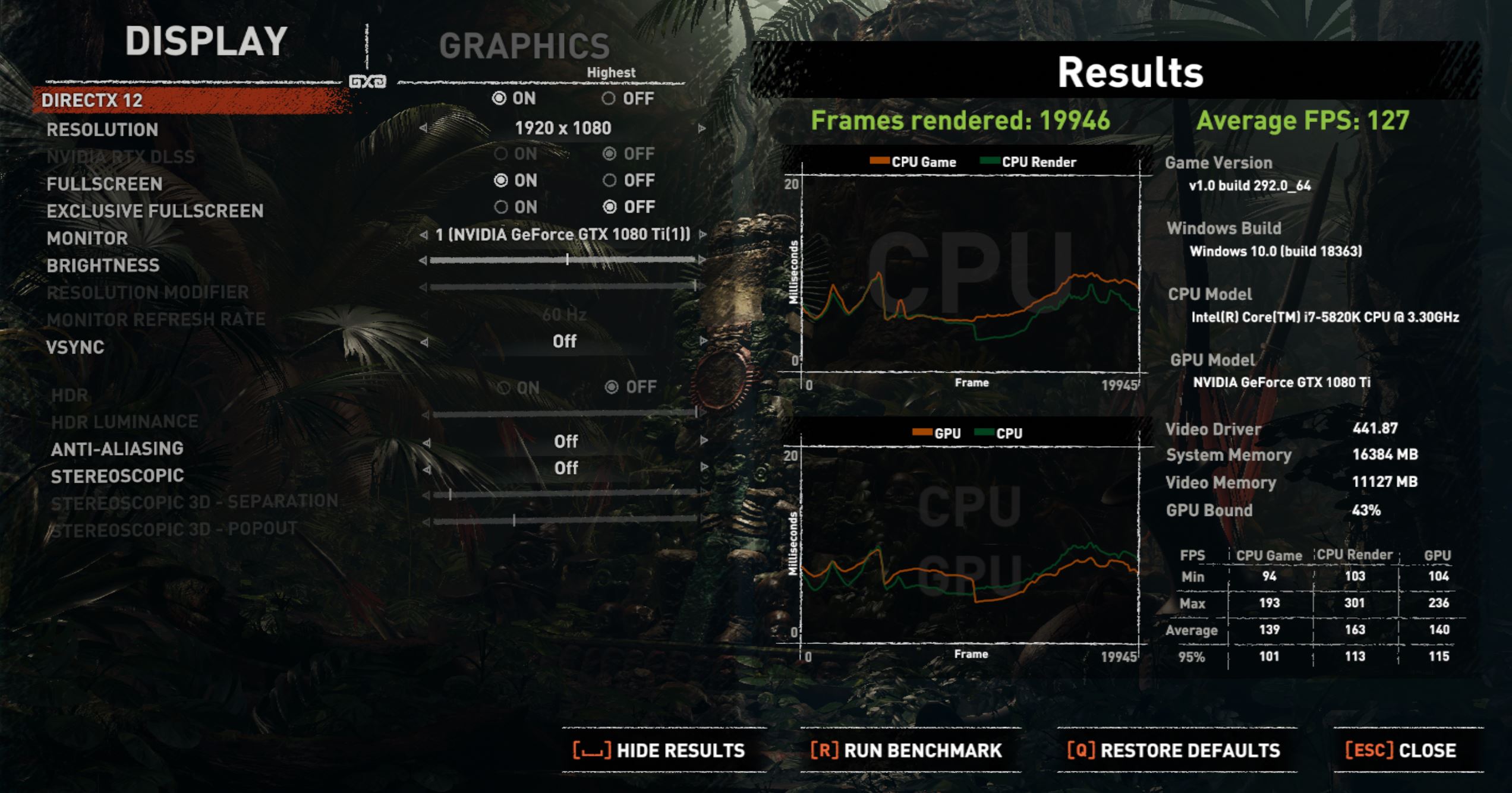This screenshot has width=1512, height=793.
Task: Cycle VSync to the next option
Action: click(x=703, y=341)
